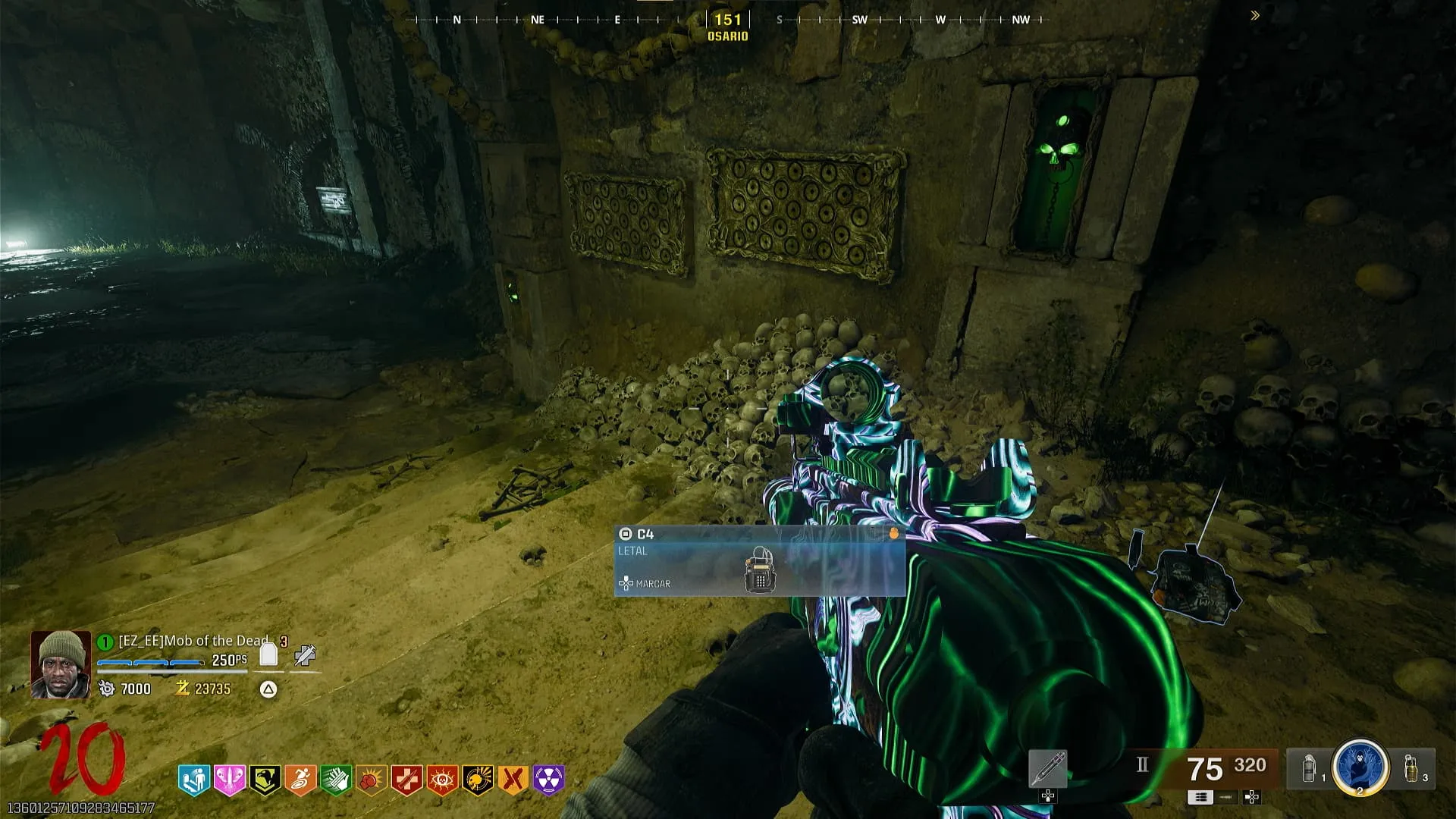Select the black eagle chevron perk icon

pos(265,779)
